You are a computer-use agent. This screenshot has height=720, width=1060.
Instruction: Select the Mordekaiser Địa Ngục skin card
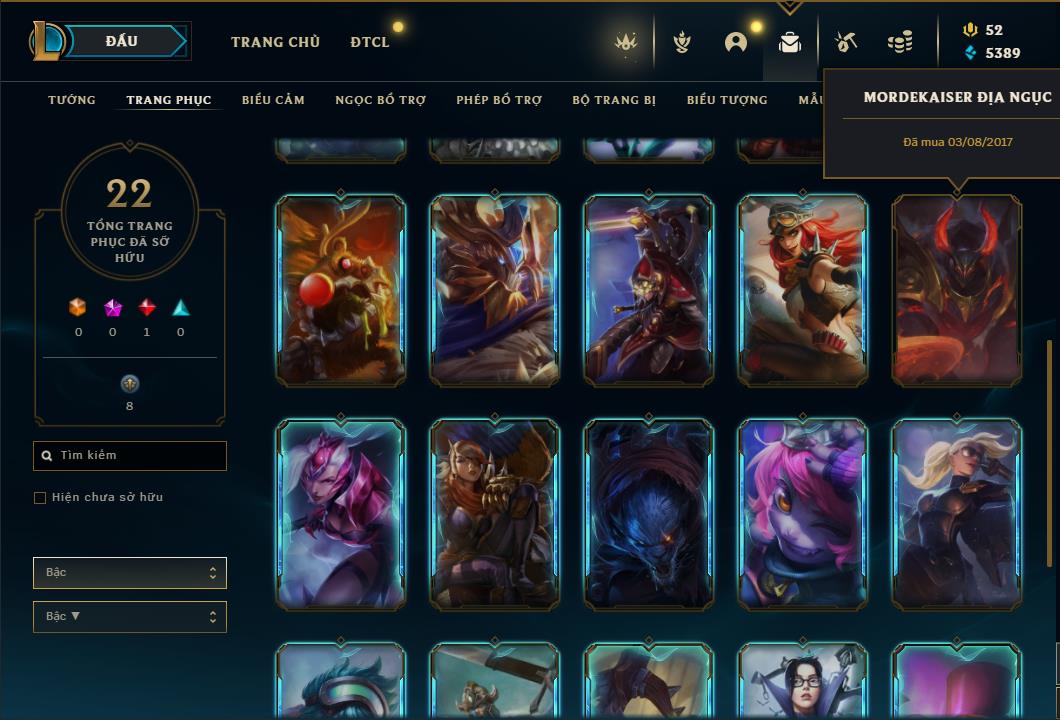(x=956, y=289)
